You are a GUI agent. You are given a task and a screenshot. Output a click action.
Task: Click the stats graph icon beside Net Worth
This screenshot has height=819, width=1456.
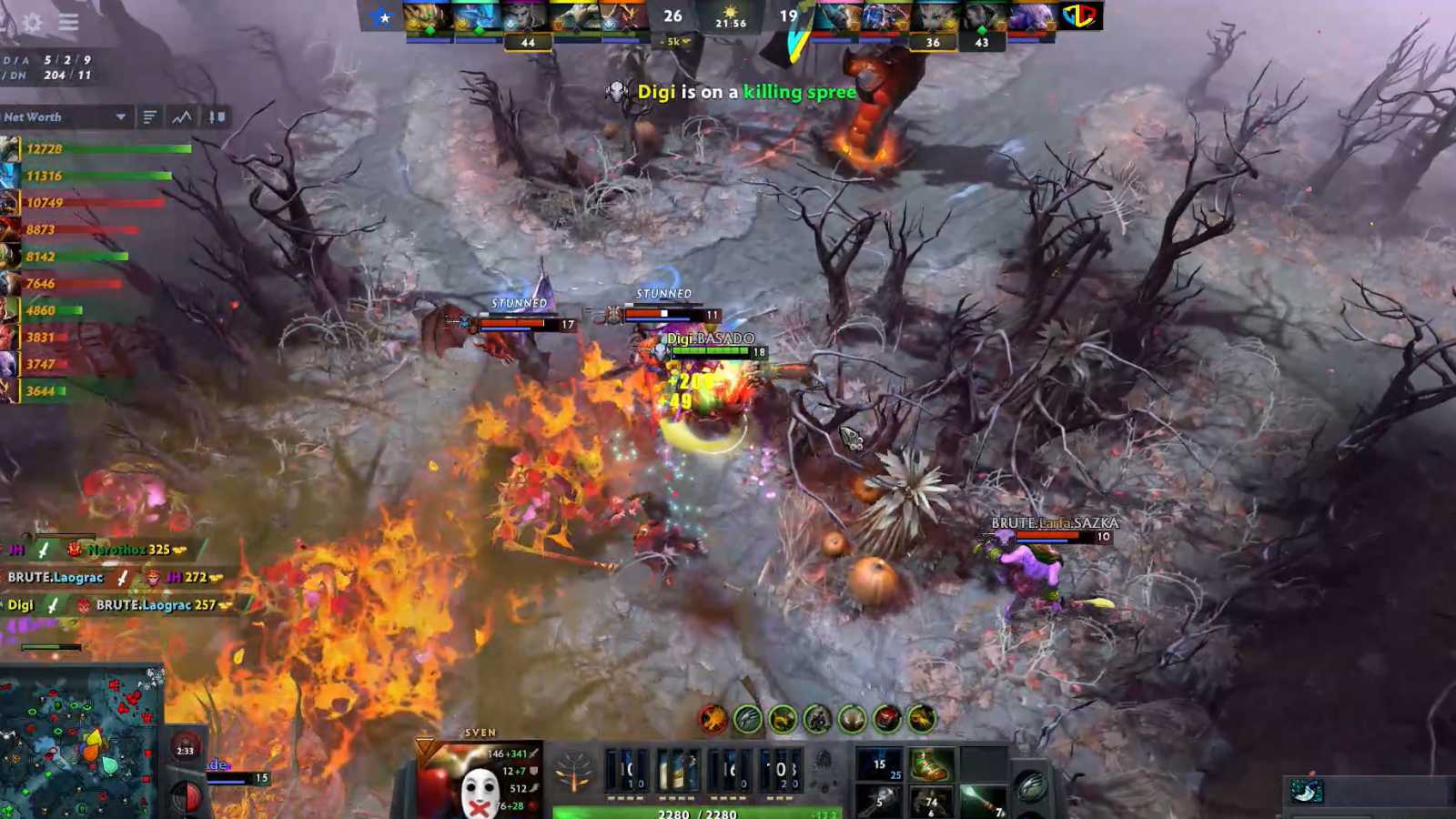click(x=180, y=116)
